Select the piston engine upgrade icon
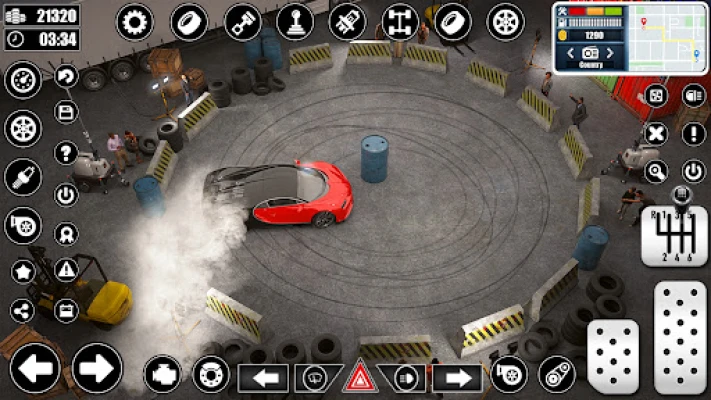The width and height of the screenshot is (711, 400). (x=242, y=21)
